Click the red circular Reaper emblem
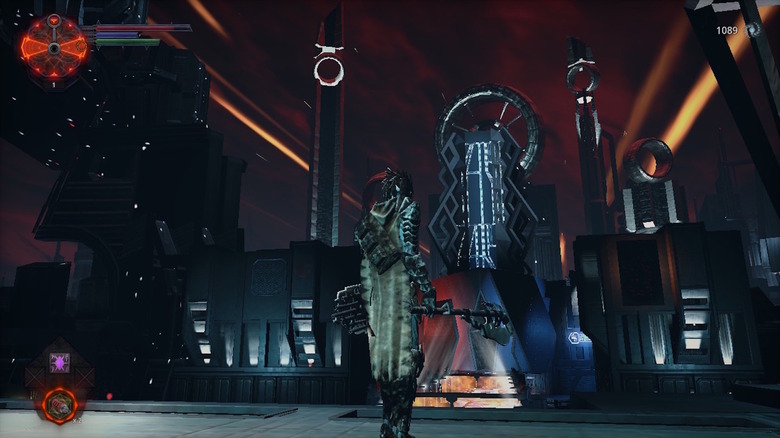This screenshot has width=780, height=438. (54, 46)
